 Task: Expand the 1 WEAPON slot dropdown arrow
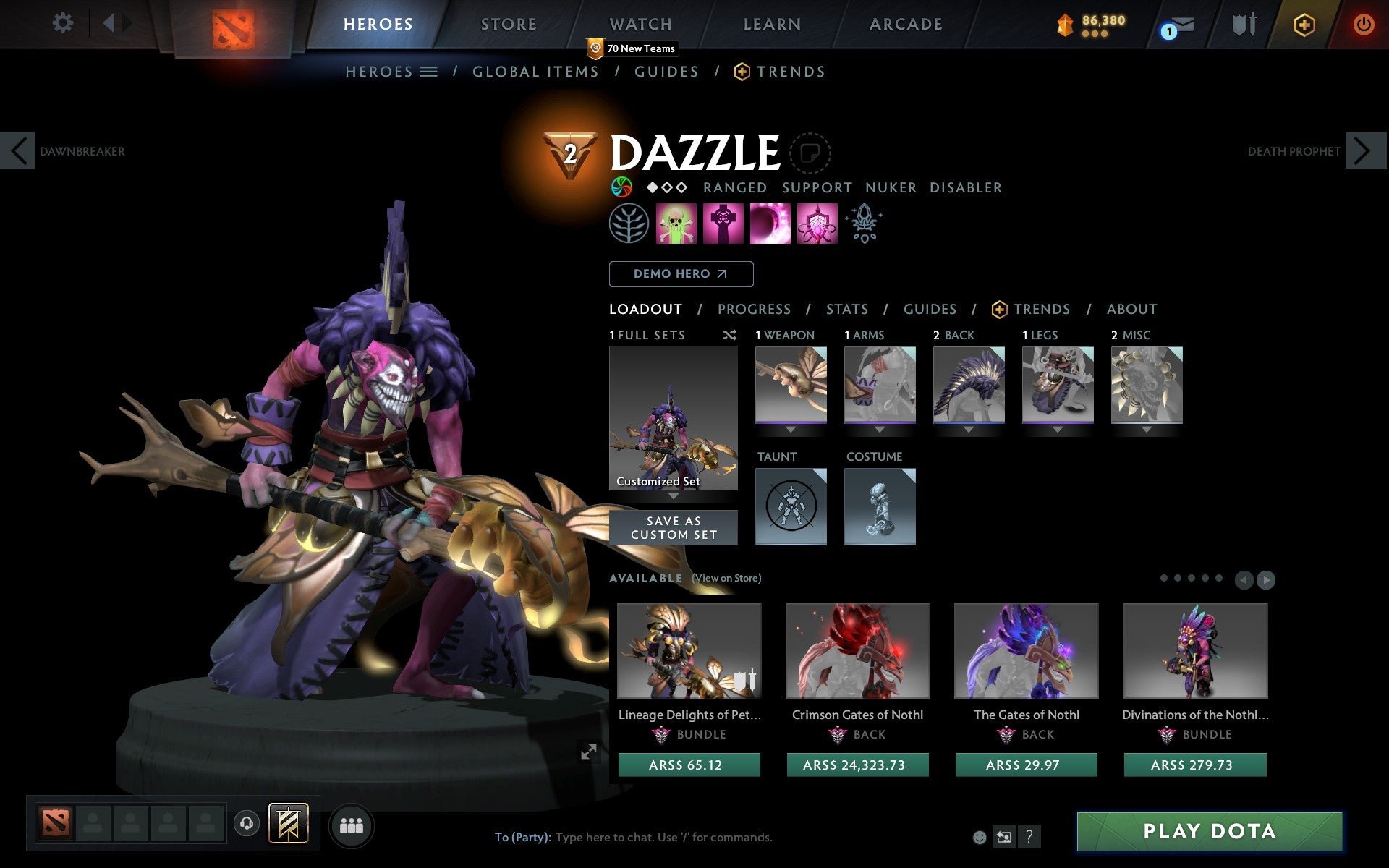790,427
